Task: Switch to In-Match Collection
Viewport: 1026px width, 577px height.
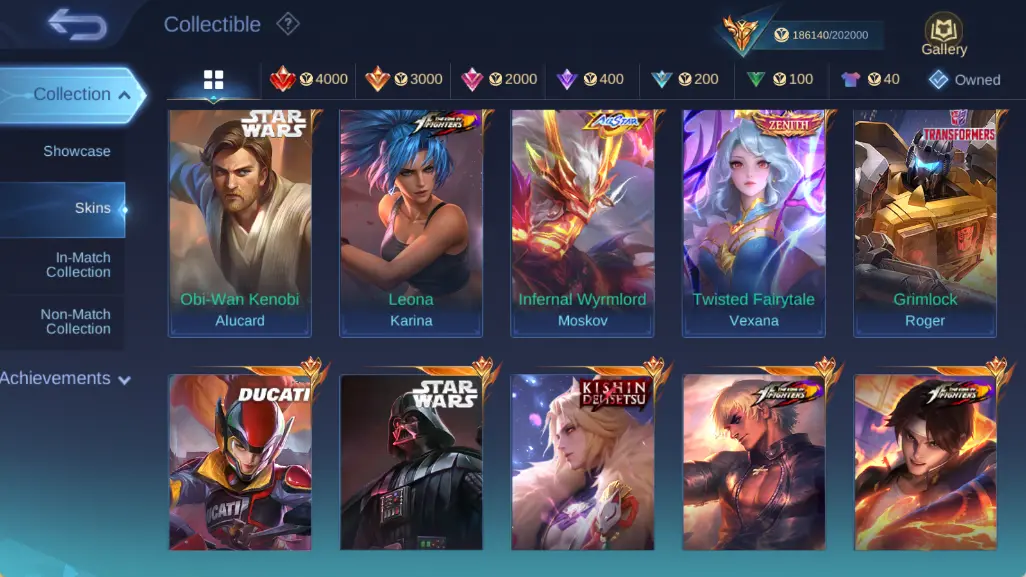Action: [77, 265]
